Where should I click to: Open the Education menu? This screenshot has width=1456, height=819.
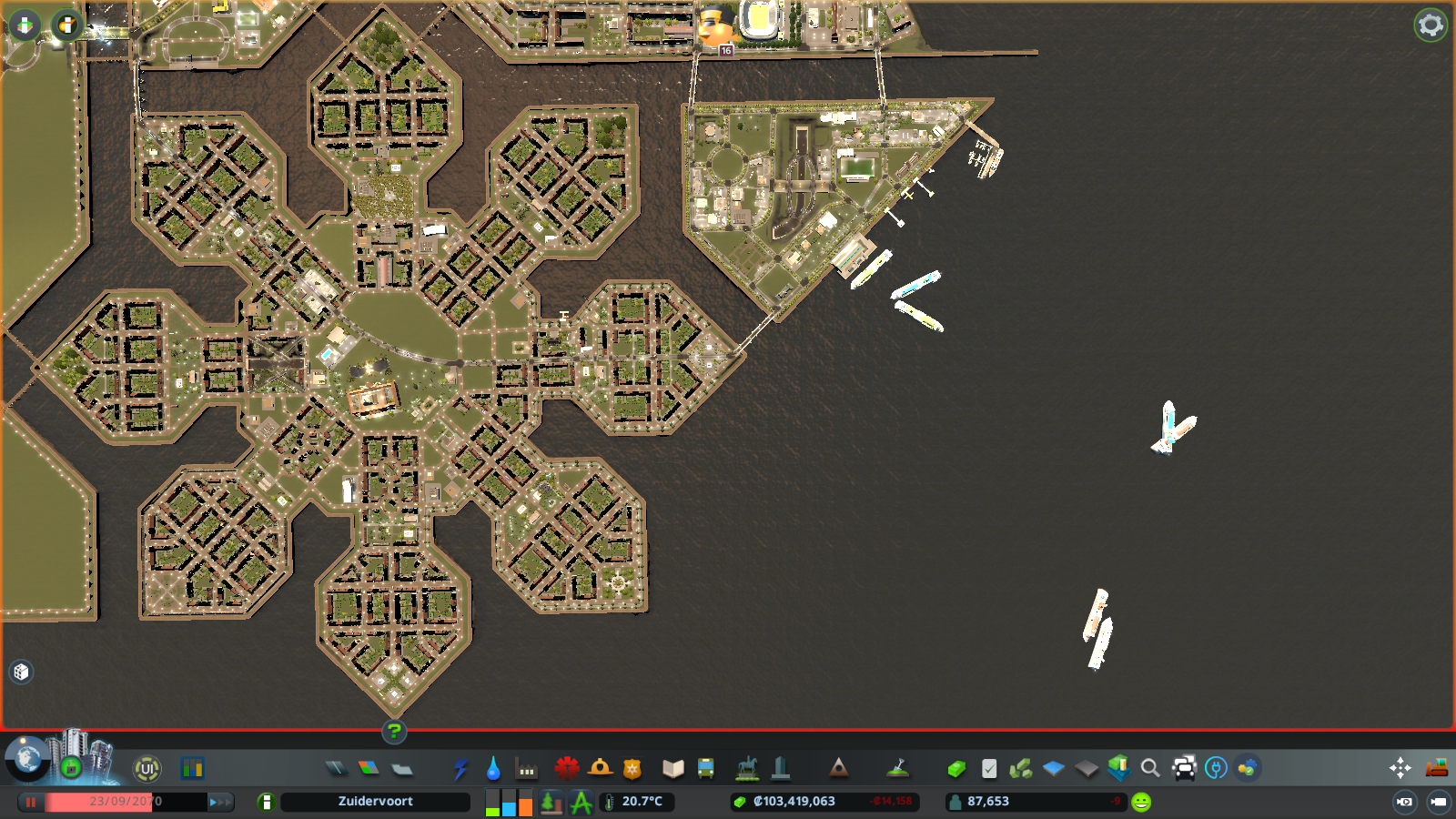click(x=671, y=769)
